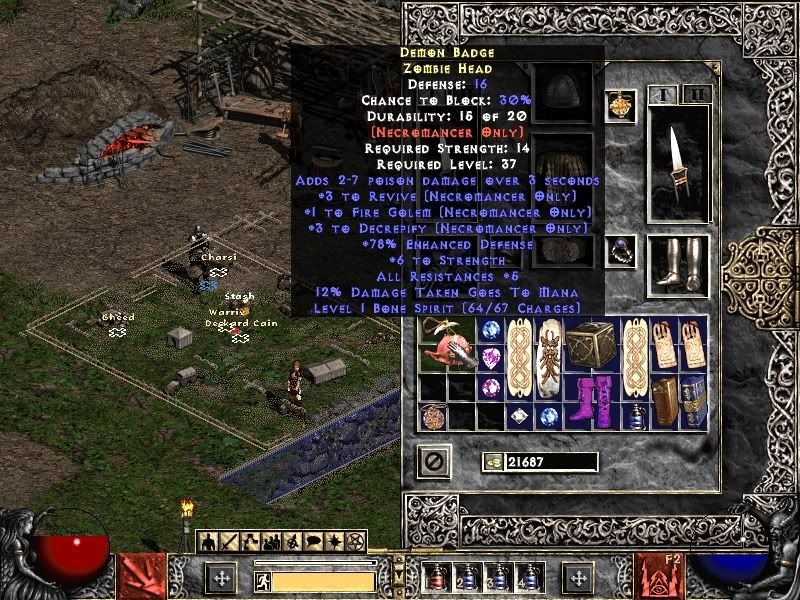Open the pentagram game menu icon

354,542
